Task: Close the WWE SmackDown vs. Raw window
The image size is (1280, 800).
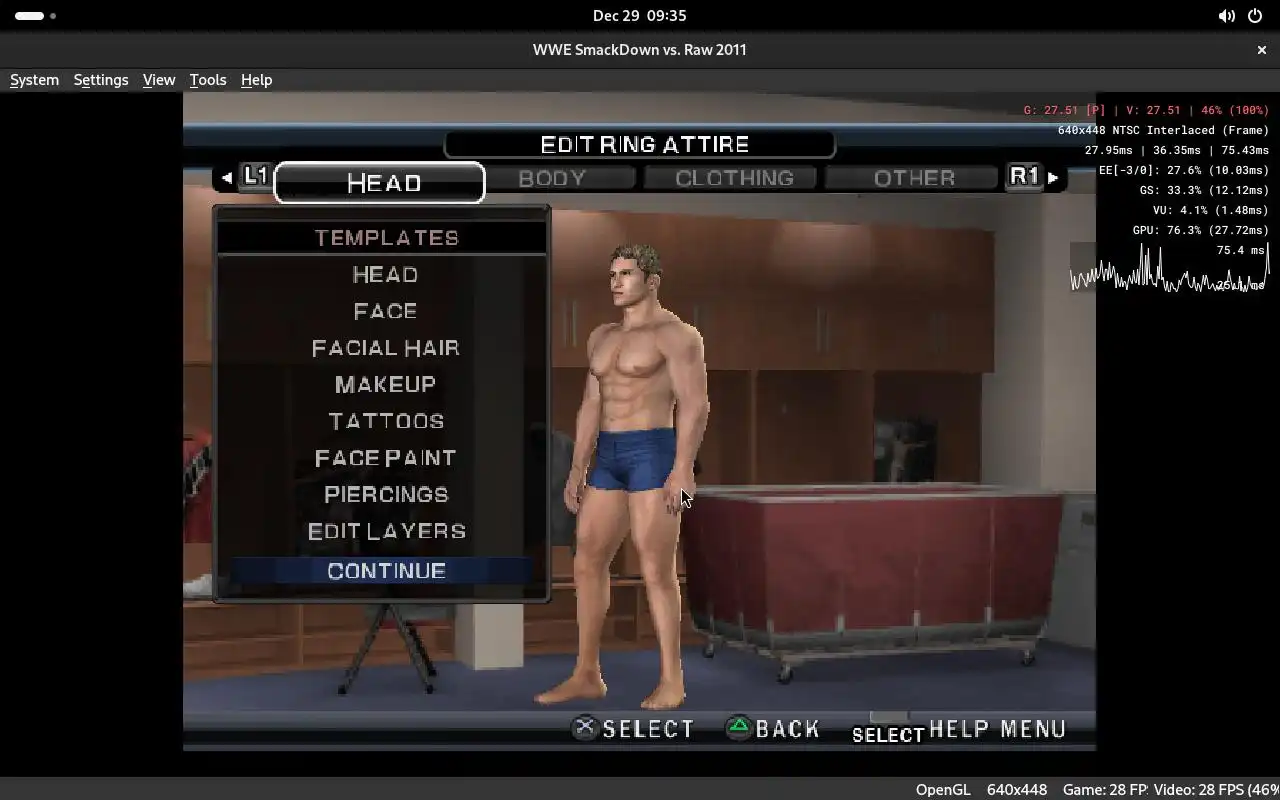Action: click(1262, 50)
